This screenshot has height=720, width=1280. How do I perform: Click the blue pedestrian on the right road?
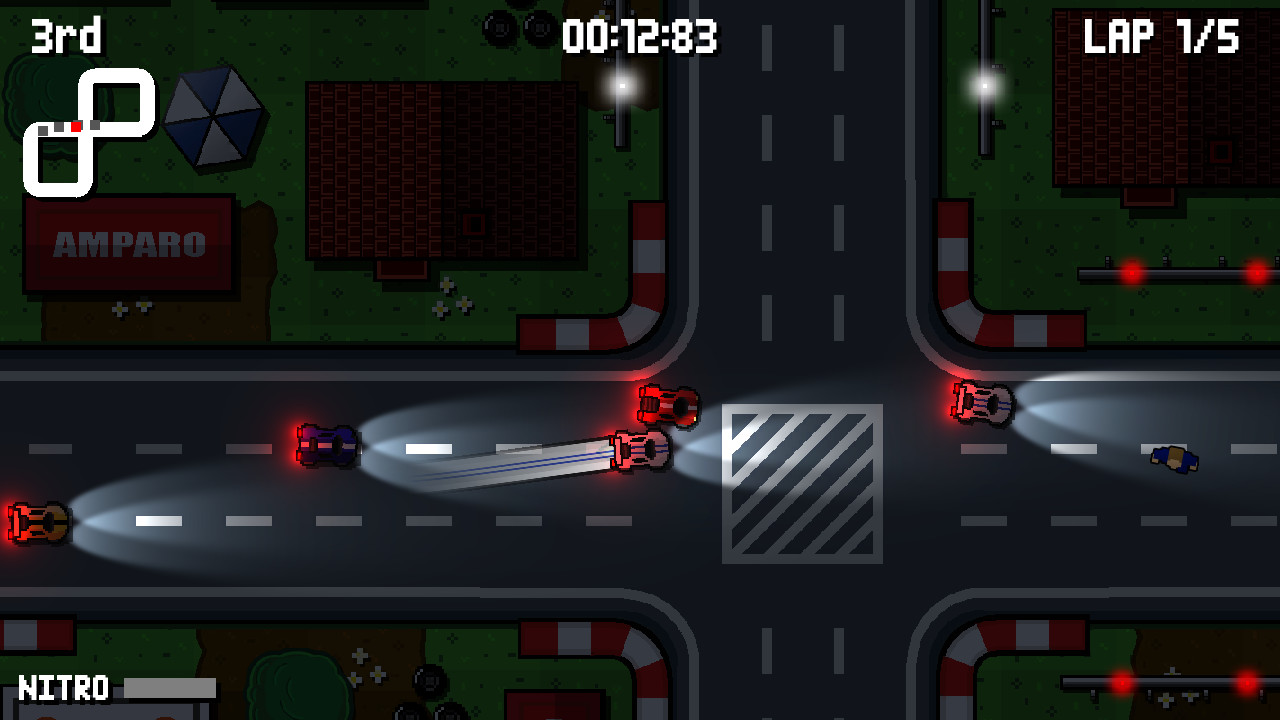[1173, 458]
